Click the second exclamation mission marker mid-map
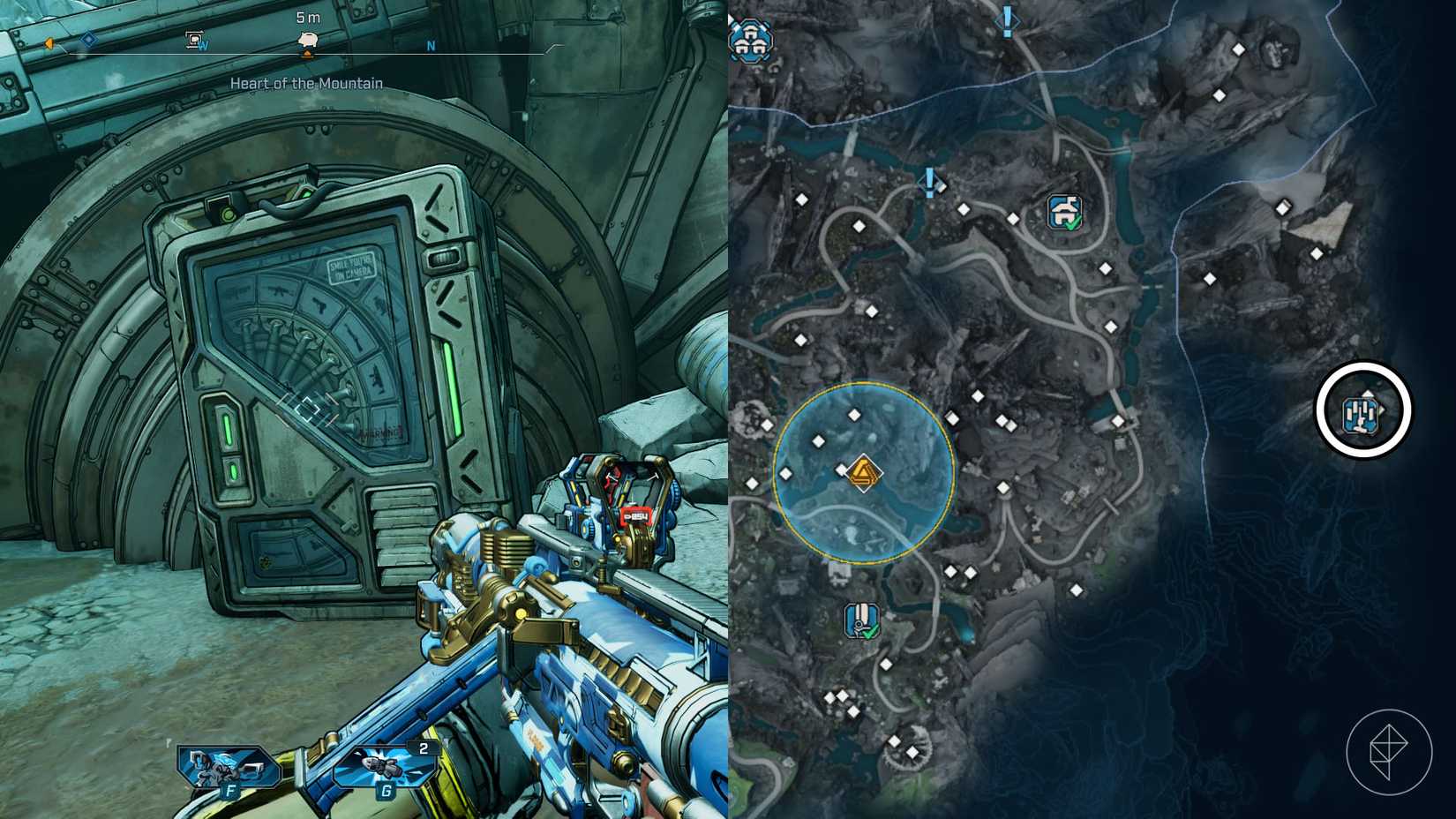The width and height of the screenshot is (1456, 819). [x=927, y=183]
